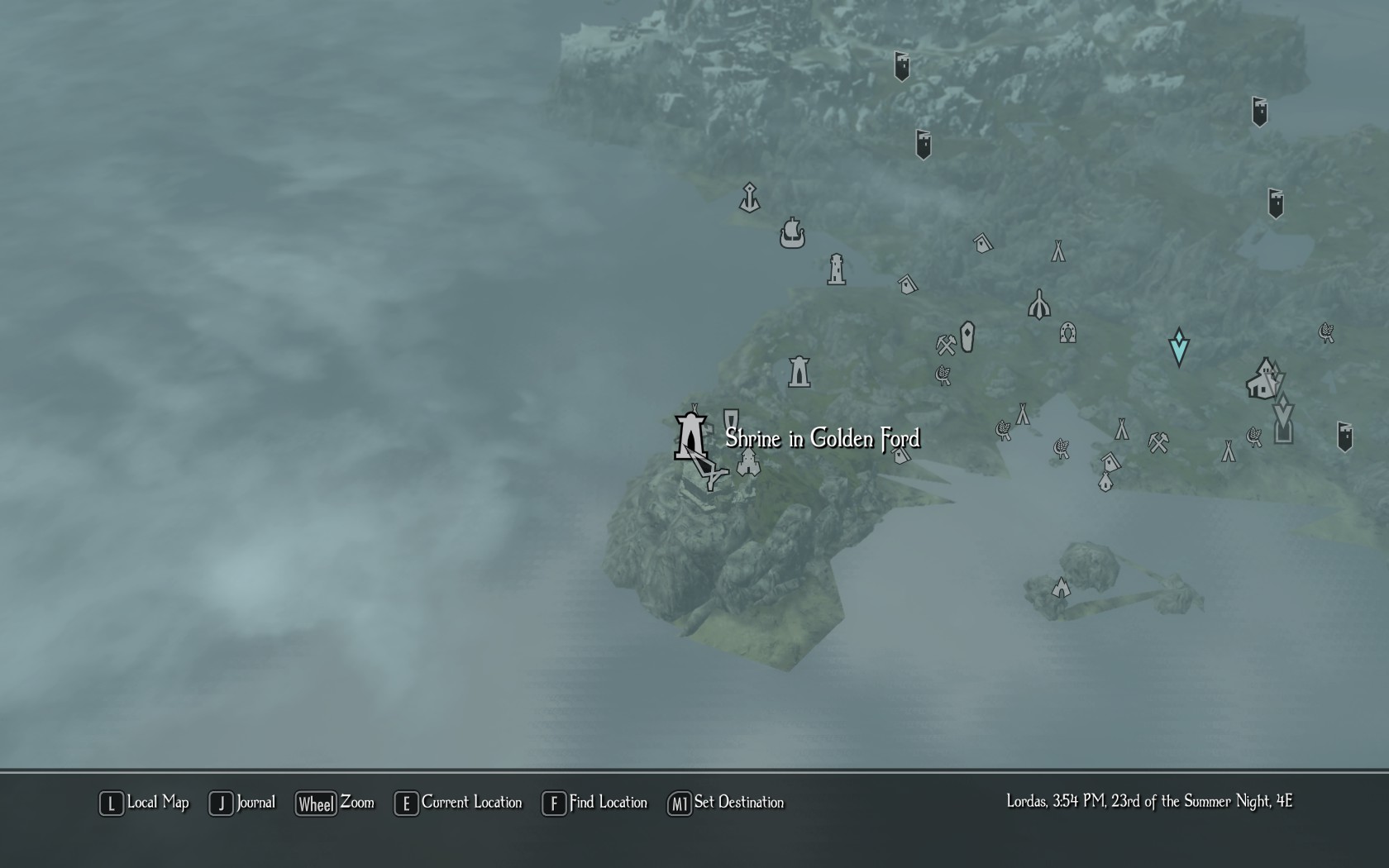Click the sailing ship map marker
Image resolution: width=1389 pixels, height=868 pixels.
[x=792, y=233]
